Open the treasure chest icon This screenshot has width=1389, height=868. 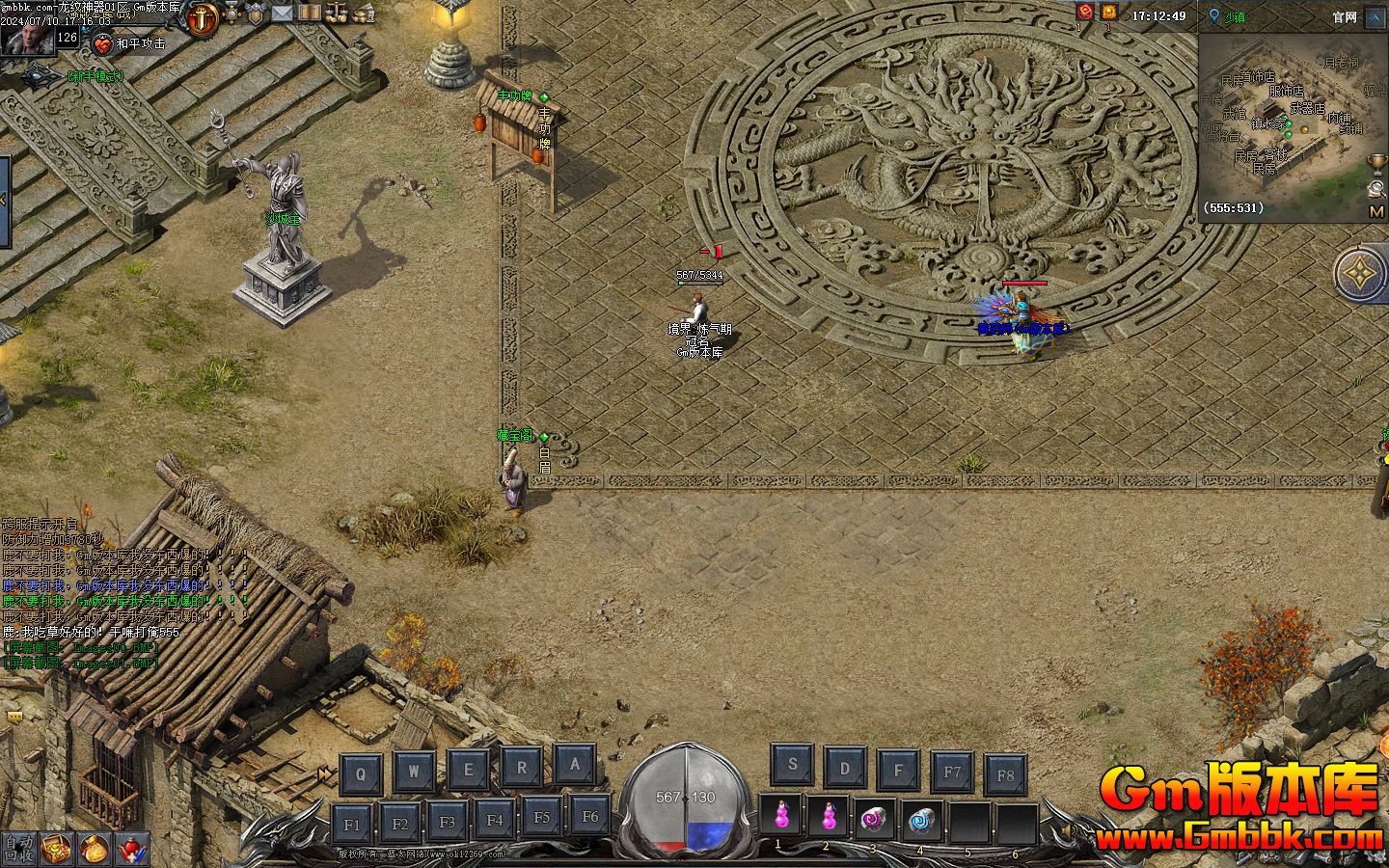(x=57, y=848)
